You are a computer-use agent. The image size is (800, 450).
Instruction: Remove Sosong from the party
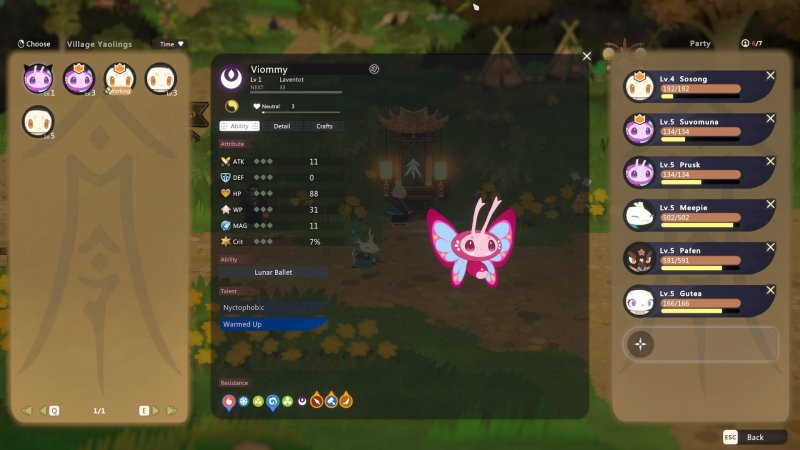(770, 76)
